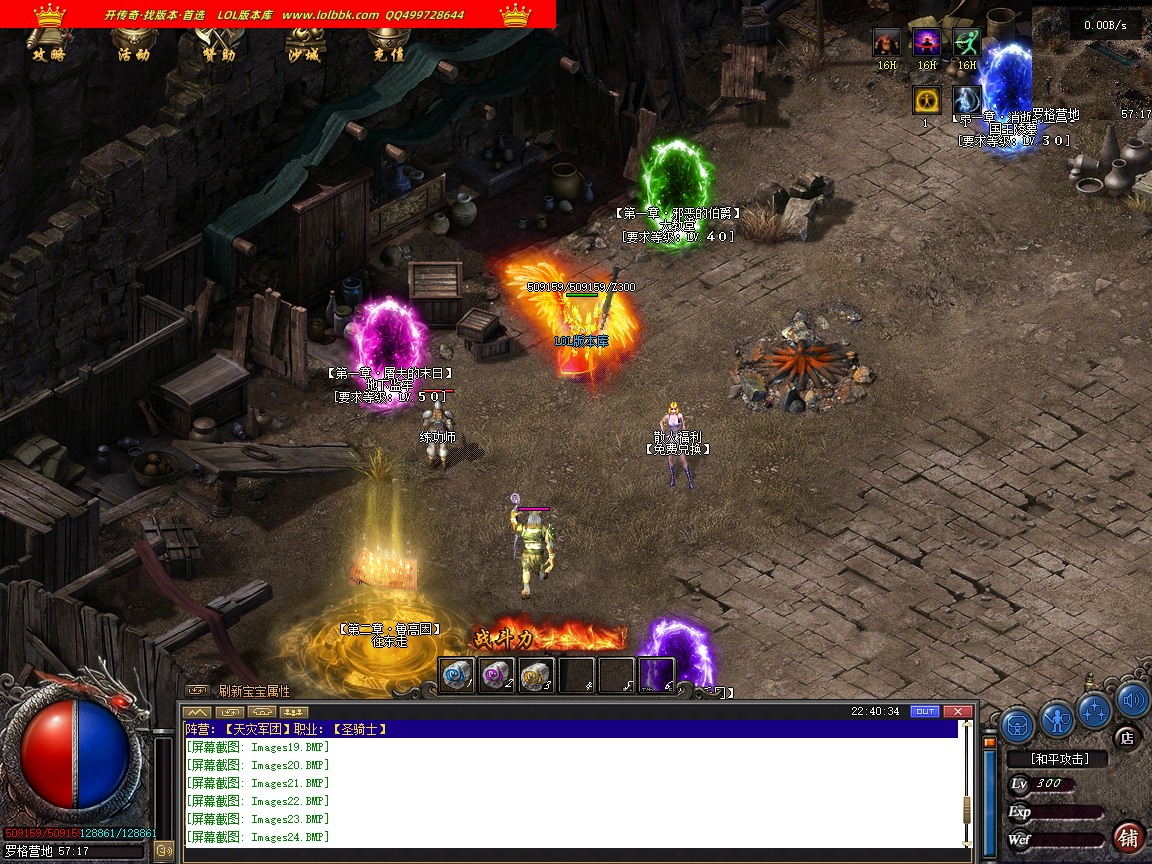Open the red 铺 stall button
The height and width of the screenshot is (864, 1152).
[1128, 836]
